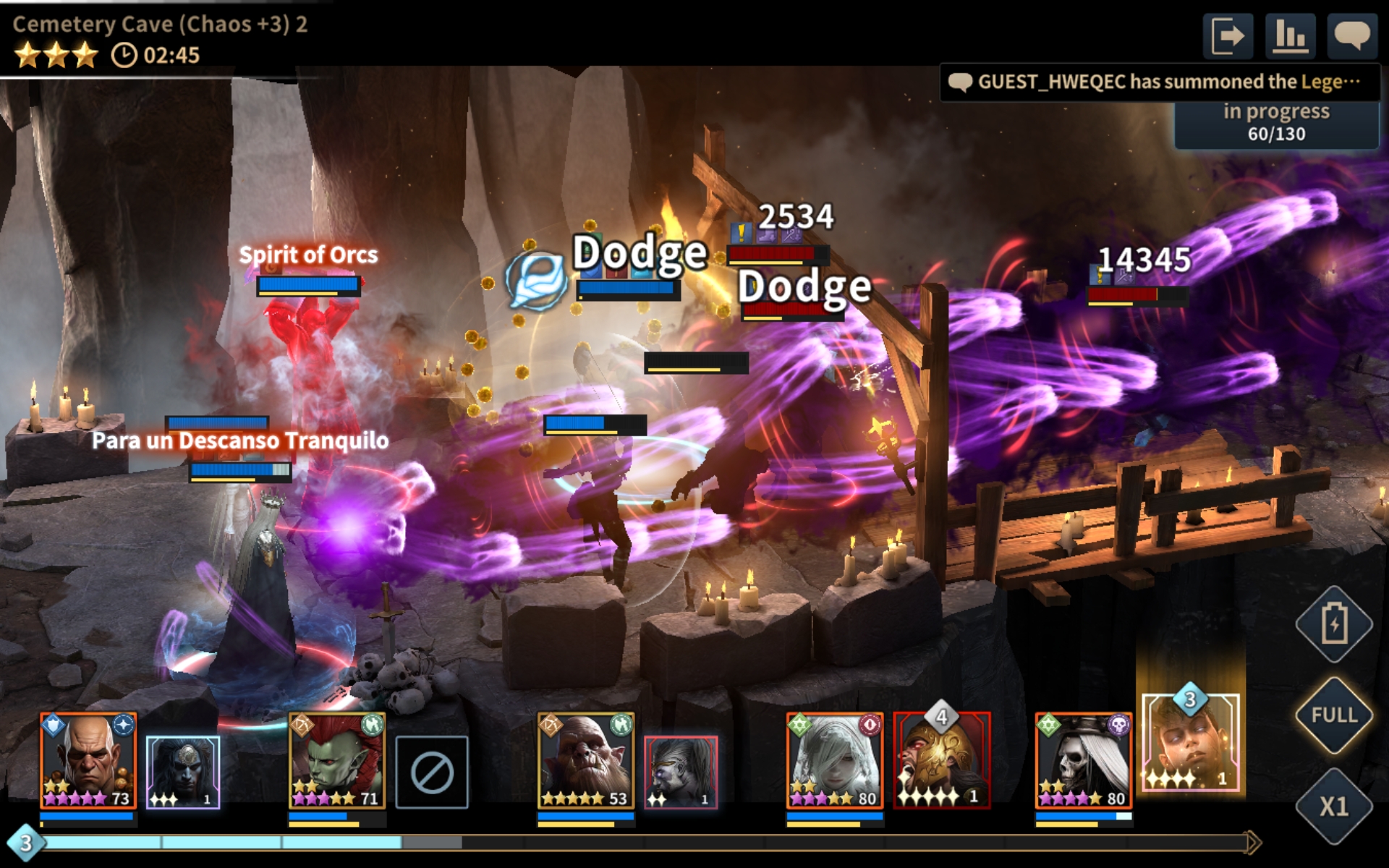The width and height of the screenshot is (1389, 868).
Task: Use the ogre's red-bordered skill card
Action: (x=681, y=772)
